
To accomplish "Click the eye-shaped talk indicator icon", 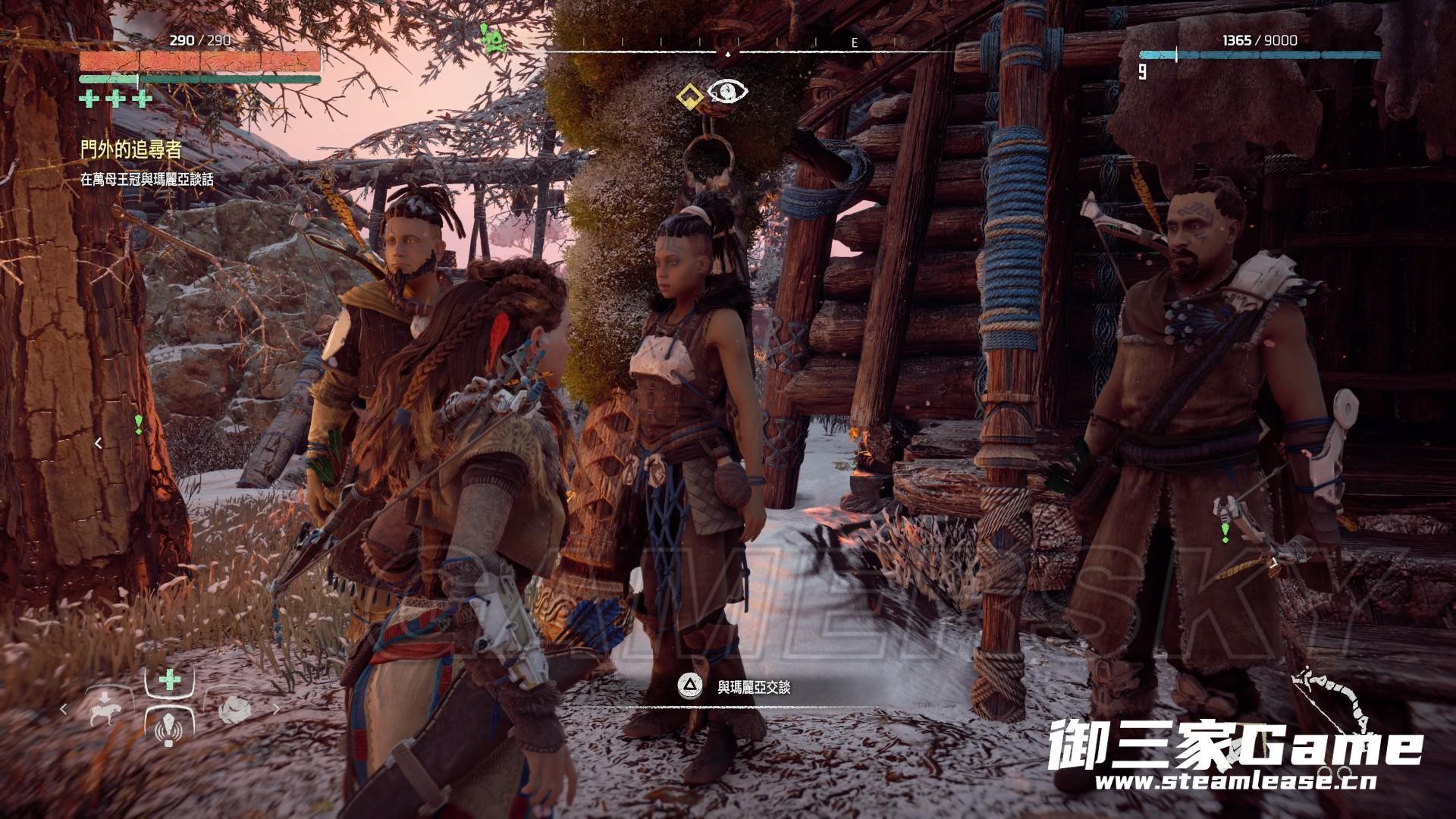I will coord(727,93).
